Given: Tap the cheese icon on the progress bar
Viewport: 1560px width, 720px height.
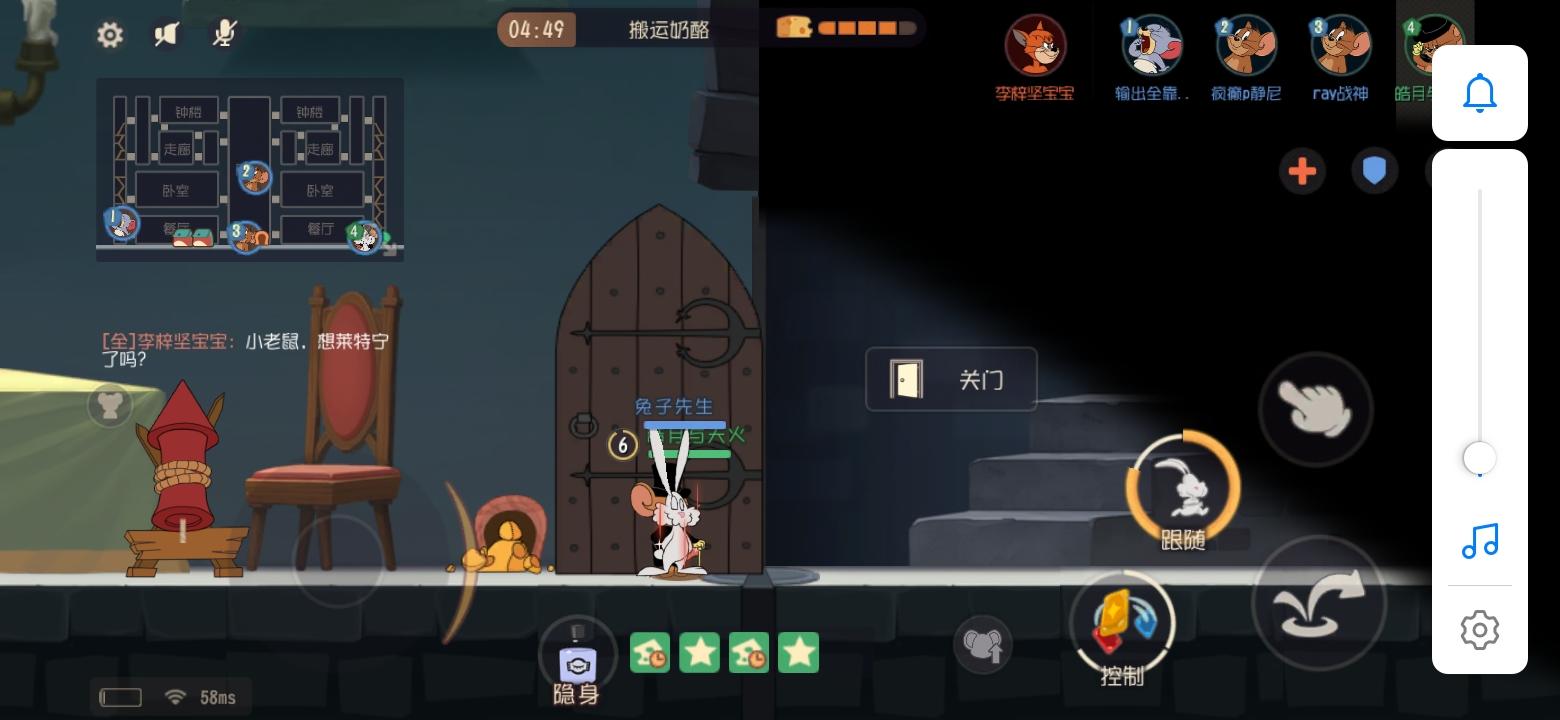Looking at the screenshot, I should coord(793,27).
